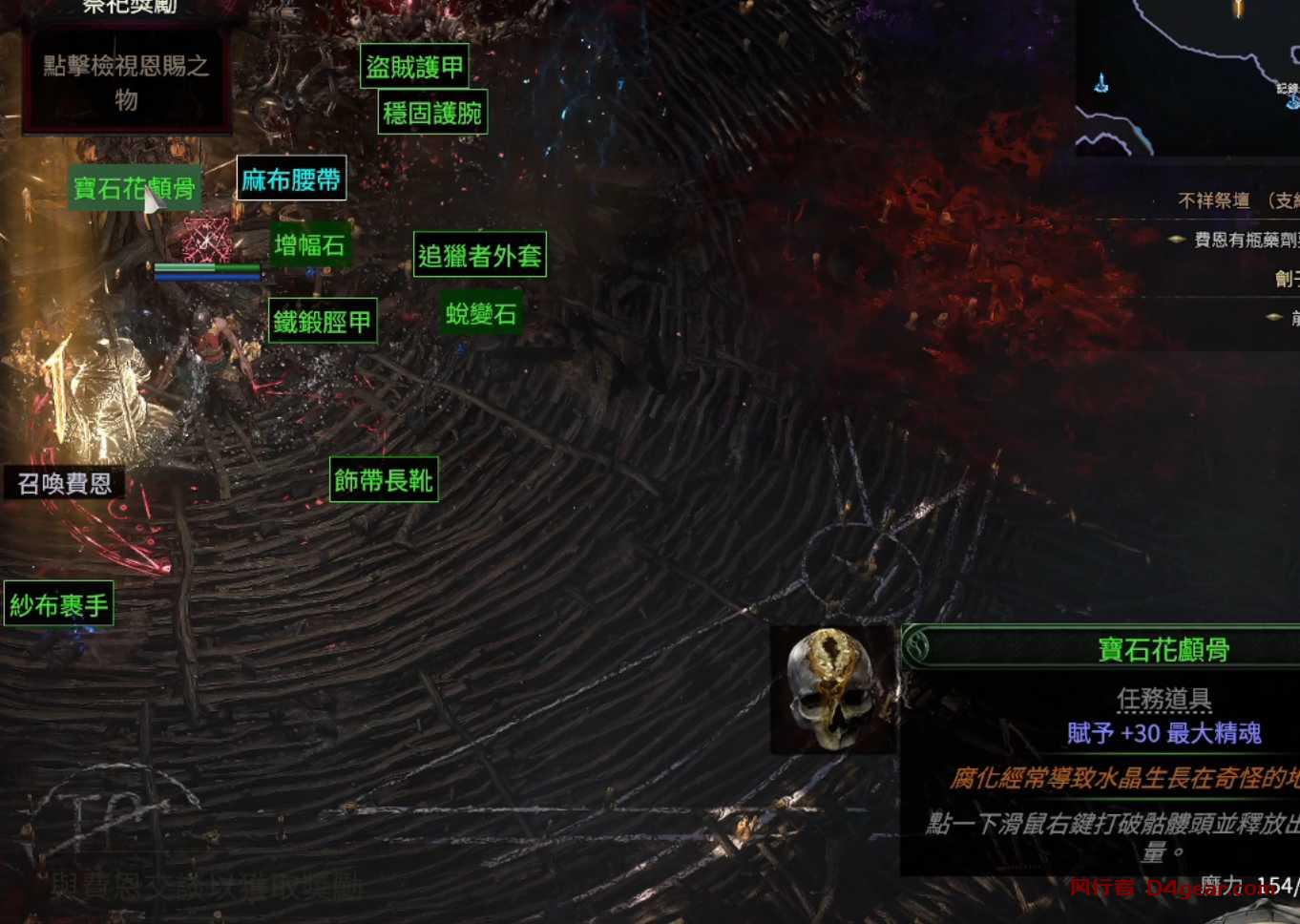The image size is (1300, 924).
Task: Open the minimap in the corner
Action: (1188, 76)
